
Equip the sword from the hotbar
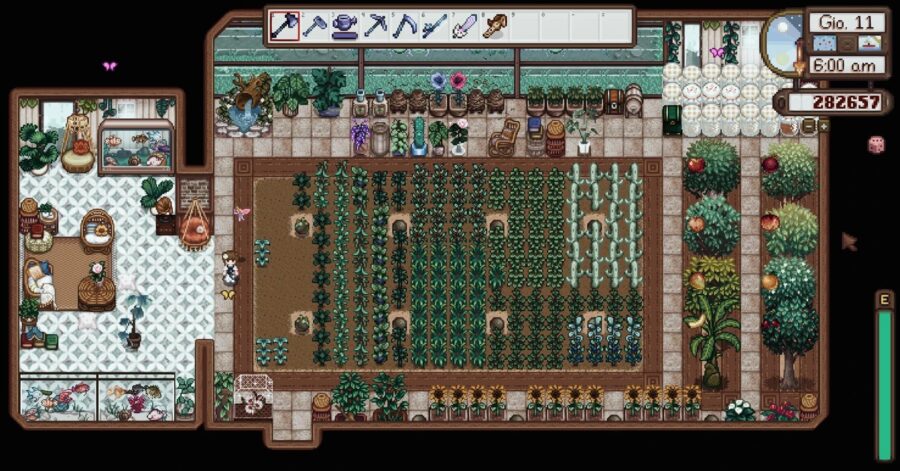point(465,26)
